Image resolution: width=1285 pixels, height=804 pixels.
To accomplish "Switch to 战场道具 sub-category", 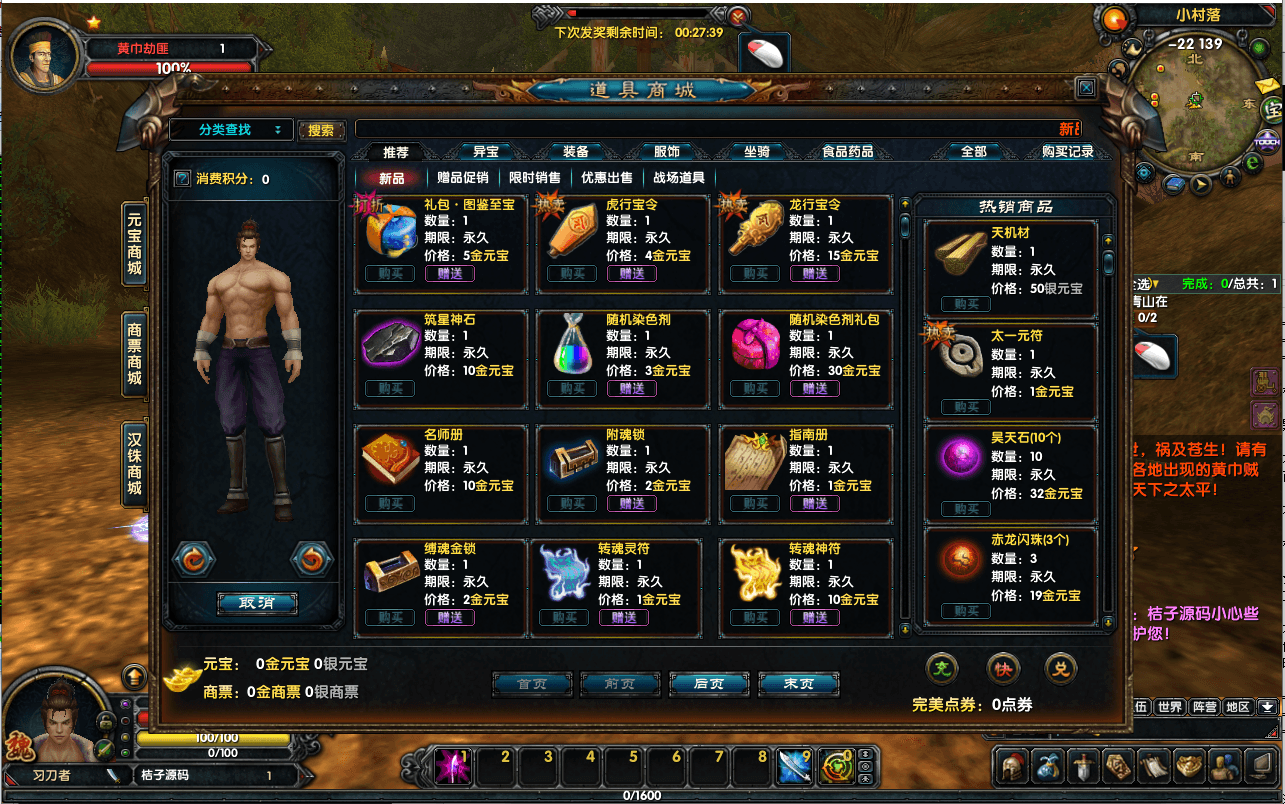I will [679, 178].
